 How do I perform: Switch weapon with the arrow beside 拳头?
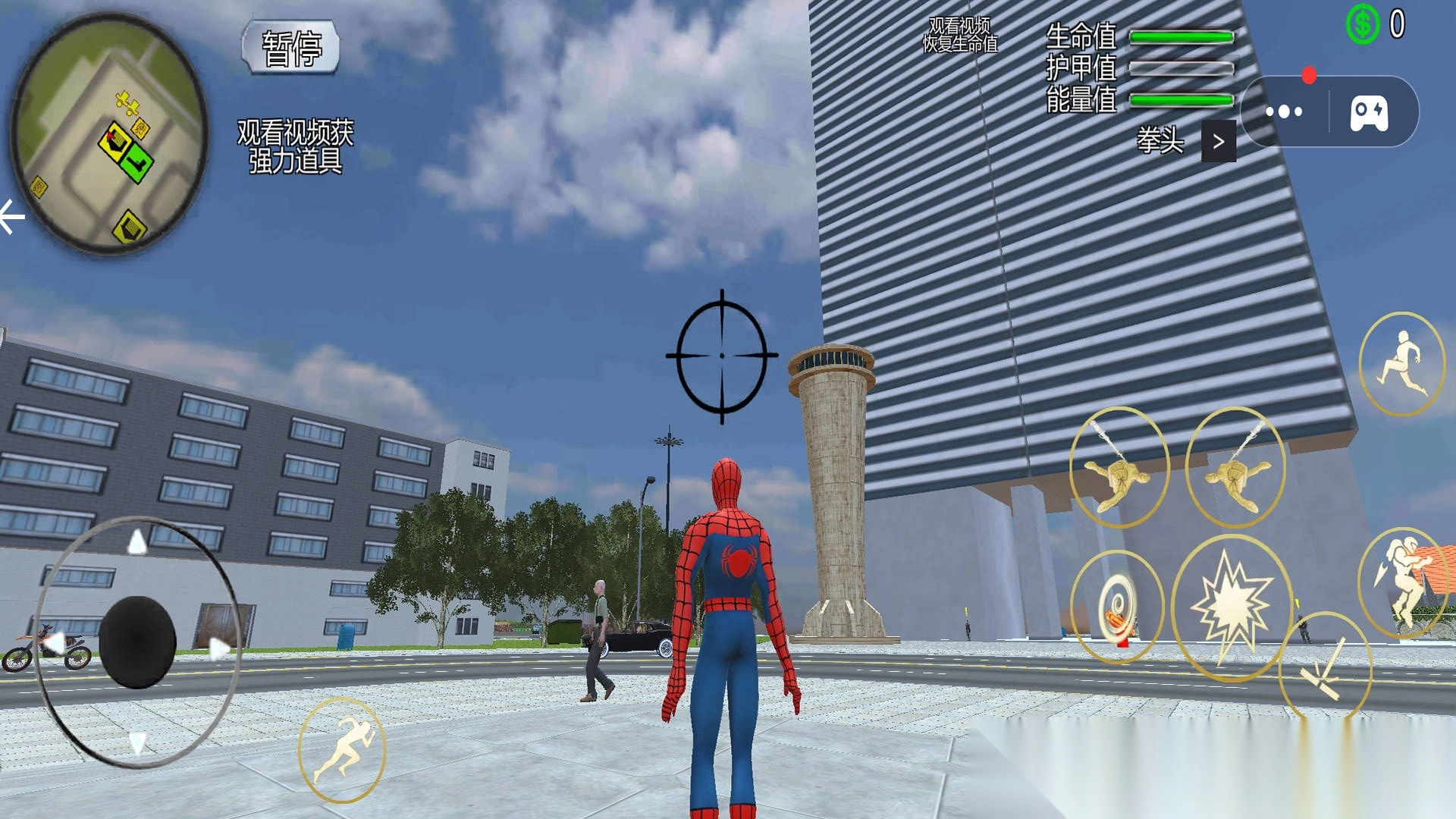point(1218,142)
